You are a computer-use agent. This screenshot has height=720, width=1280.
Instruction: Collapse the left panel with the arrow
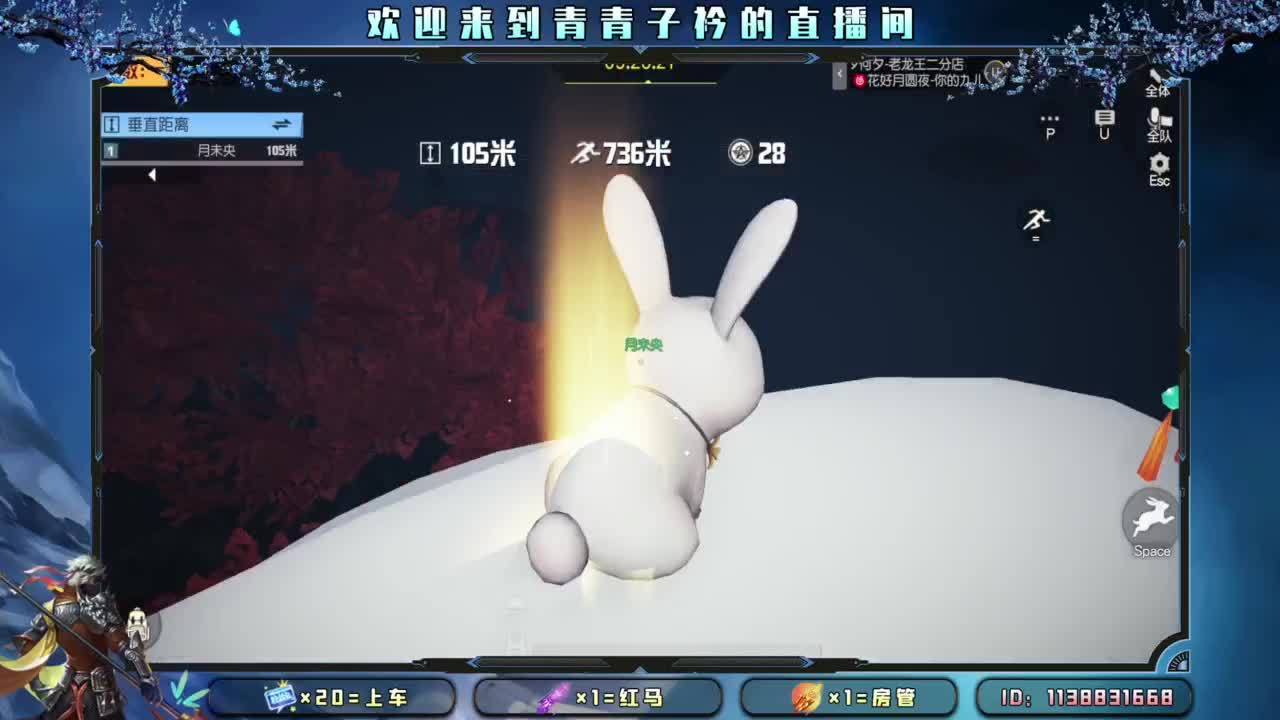coord(152,173)
